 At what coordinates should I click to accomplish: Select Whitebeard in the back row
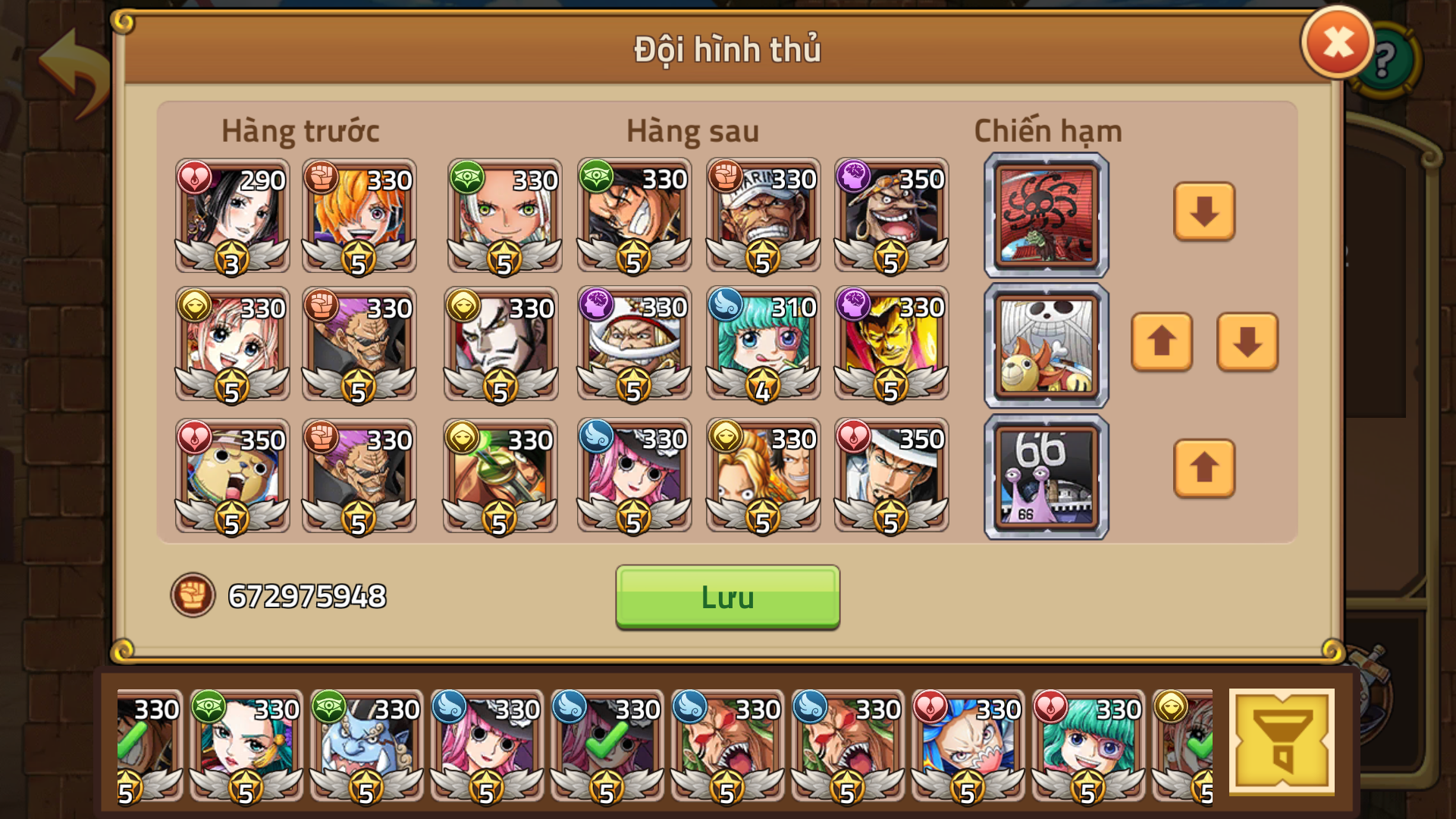[633, 345]
